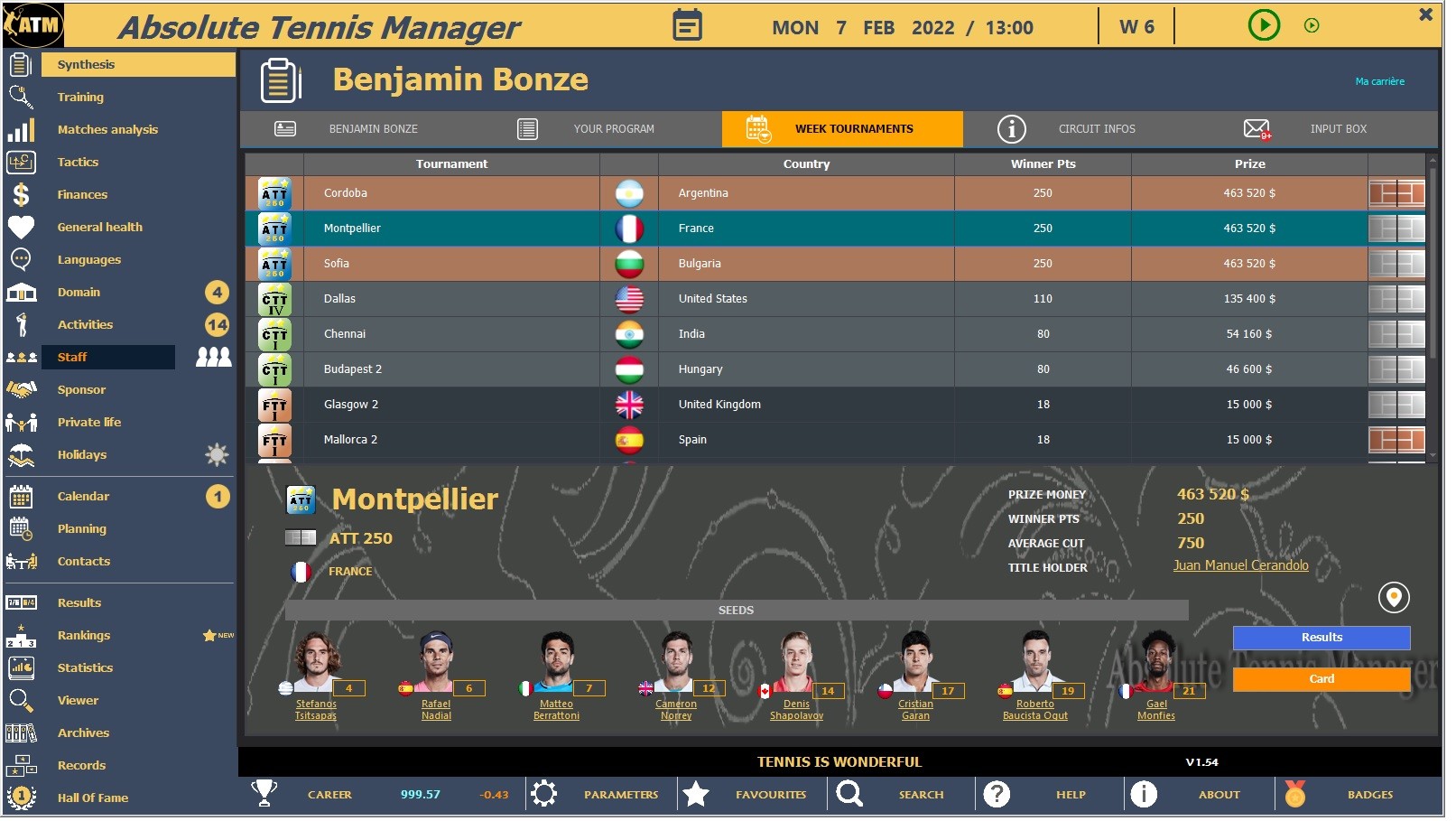Open Statistics from the sidebar
The width and height of the screenshot is (1456, 821).
pos(86,667)
